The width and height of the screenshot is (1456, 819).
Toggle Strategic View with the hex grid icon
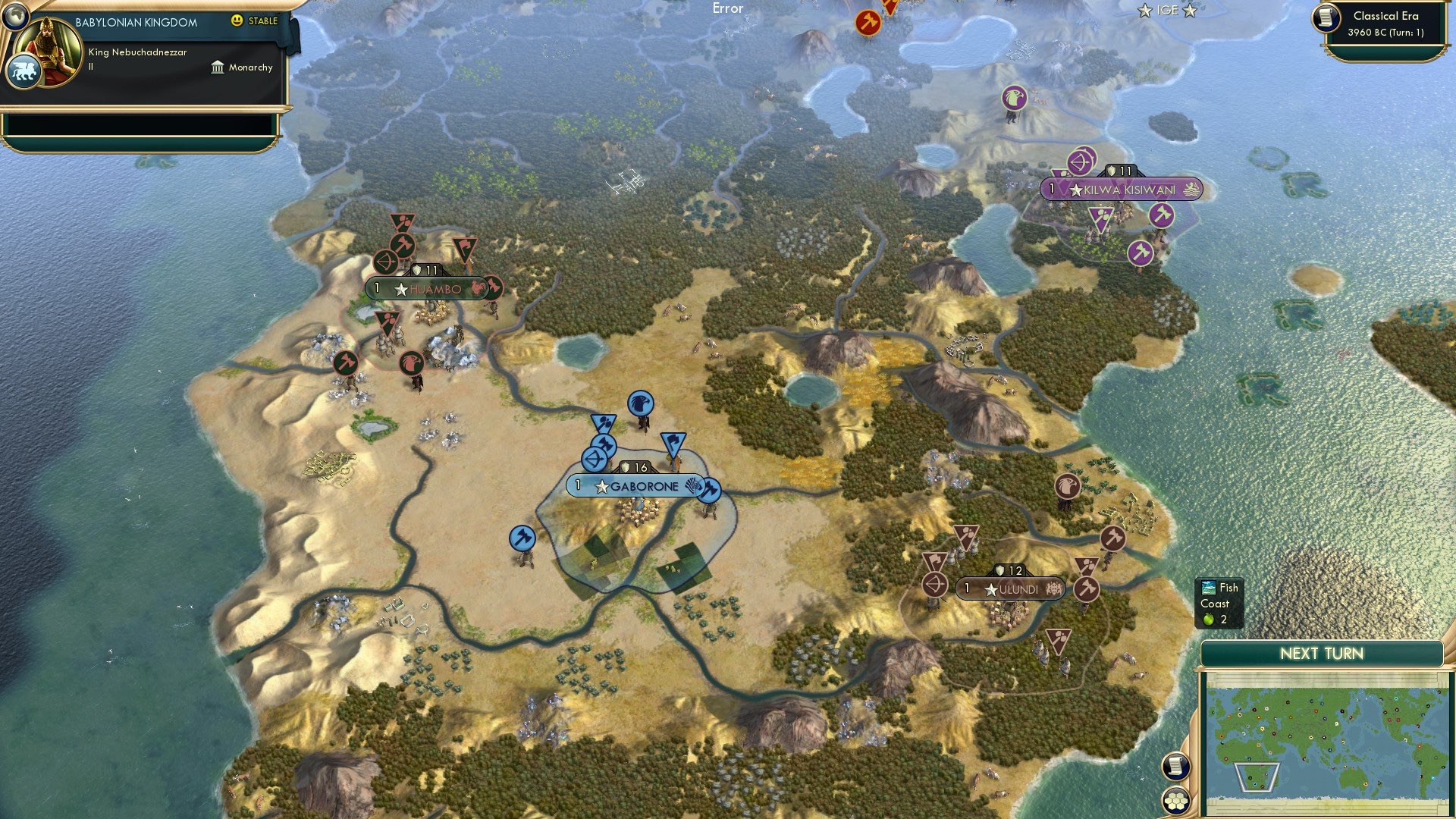[1177, 800]
